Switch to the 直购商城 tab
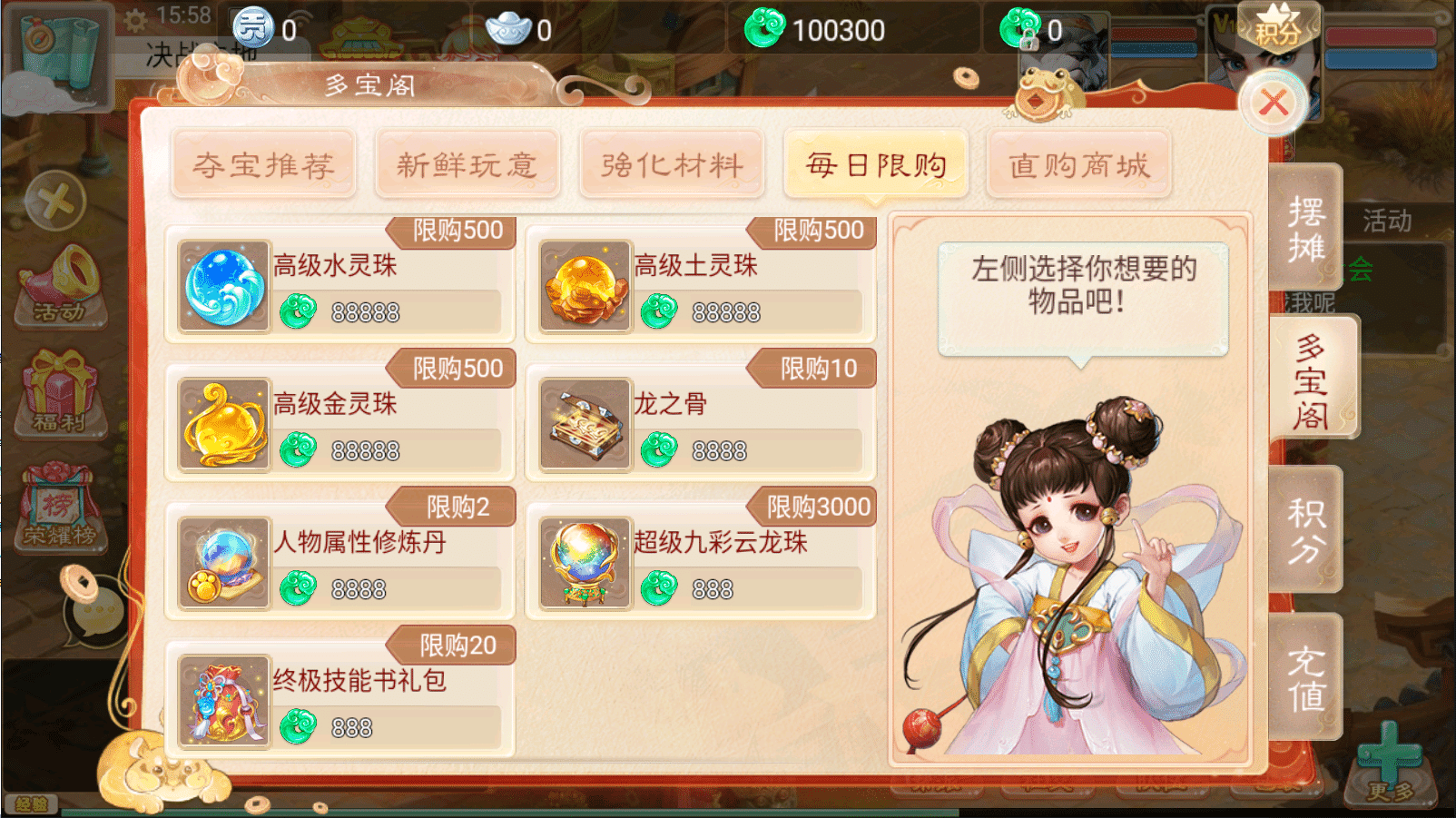 1078,165
